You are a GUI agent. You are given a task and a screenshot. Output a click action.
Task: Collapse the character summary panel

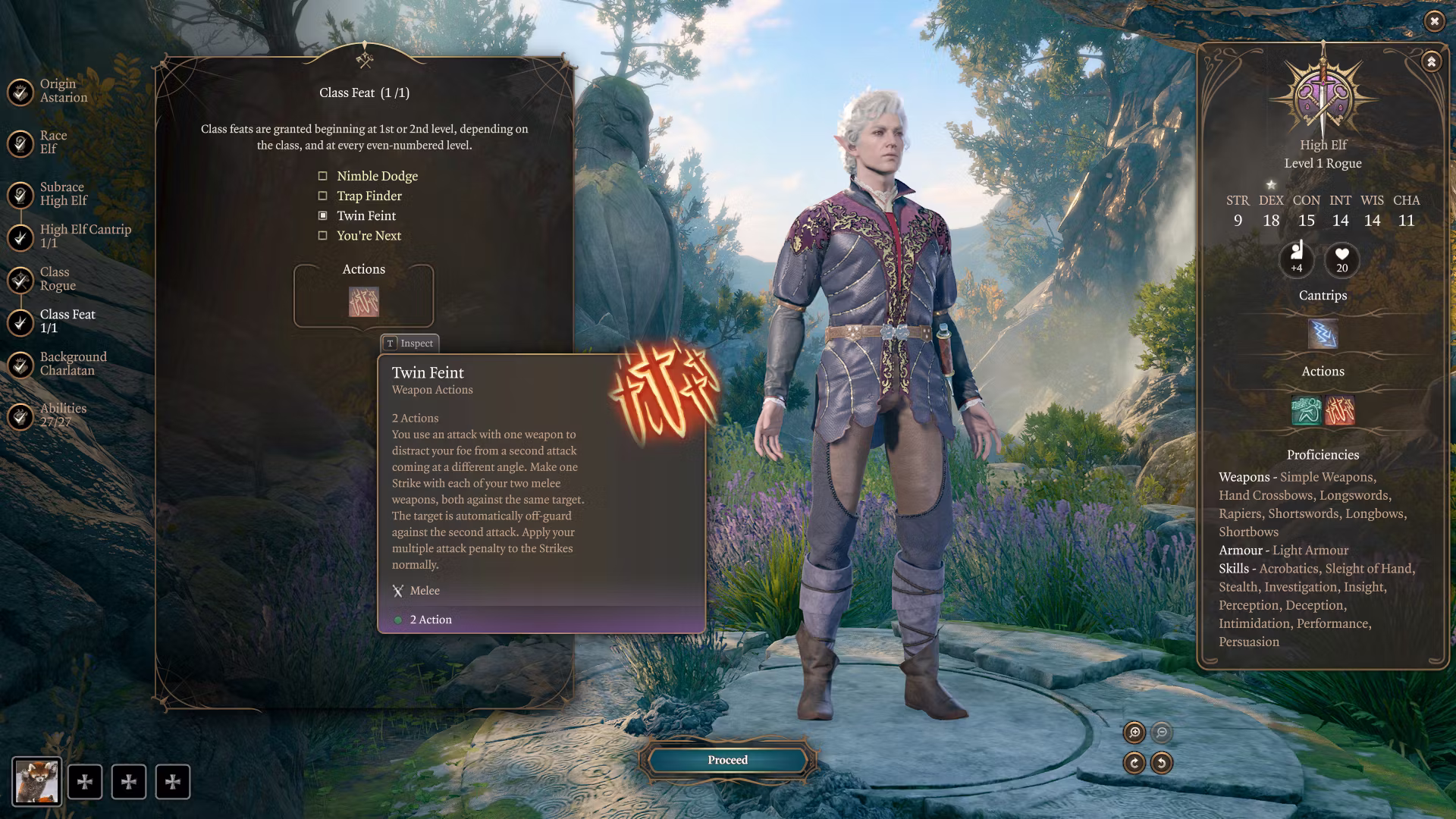(1431, 62)
